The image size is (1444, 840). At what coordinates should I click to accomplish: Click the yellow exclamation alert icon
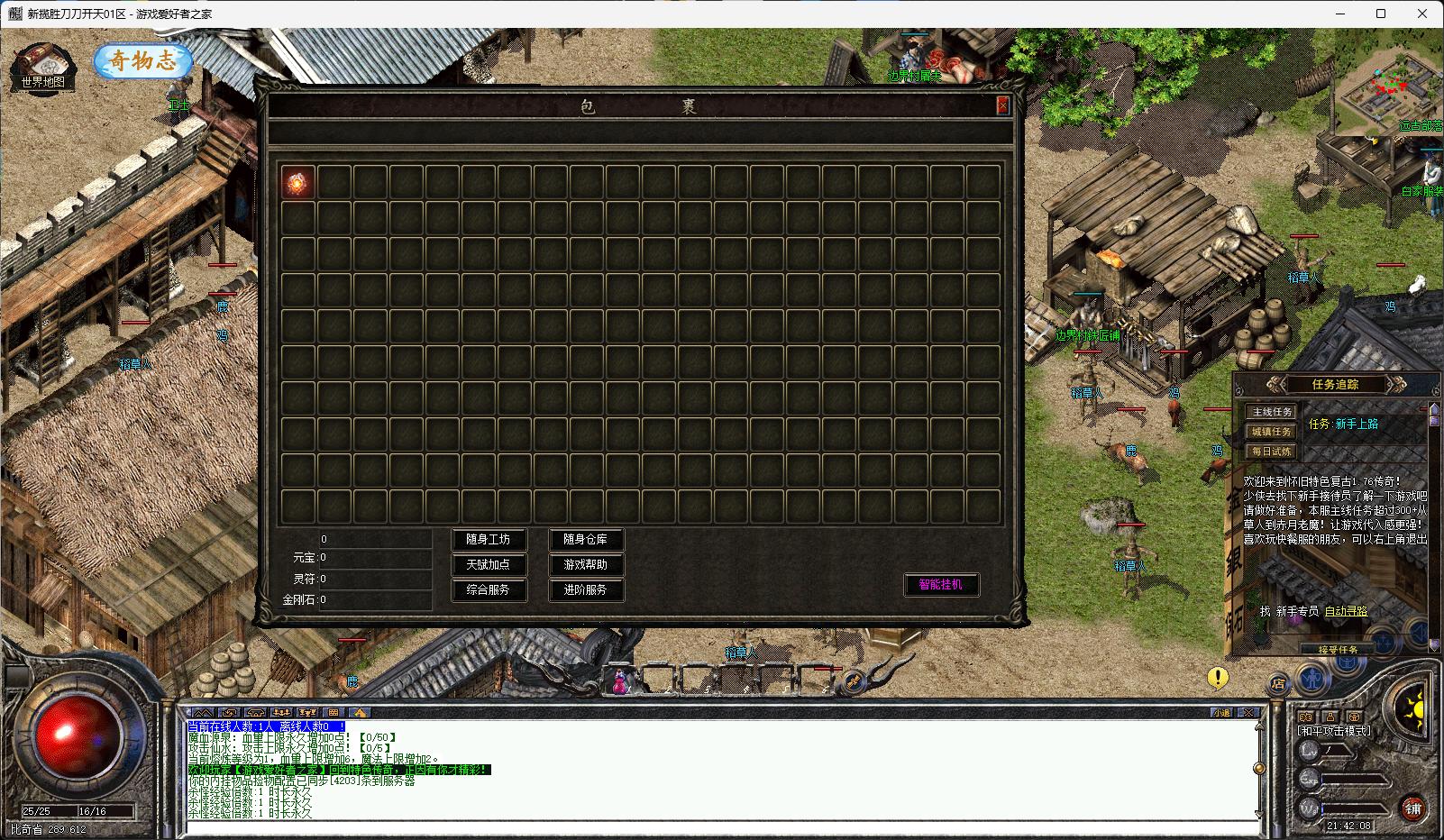click(x=1218, y=677)
